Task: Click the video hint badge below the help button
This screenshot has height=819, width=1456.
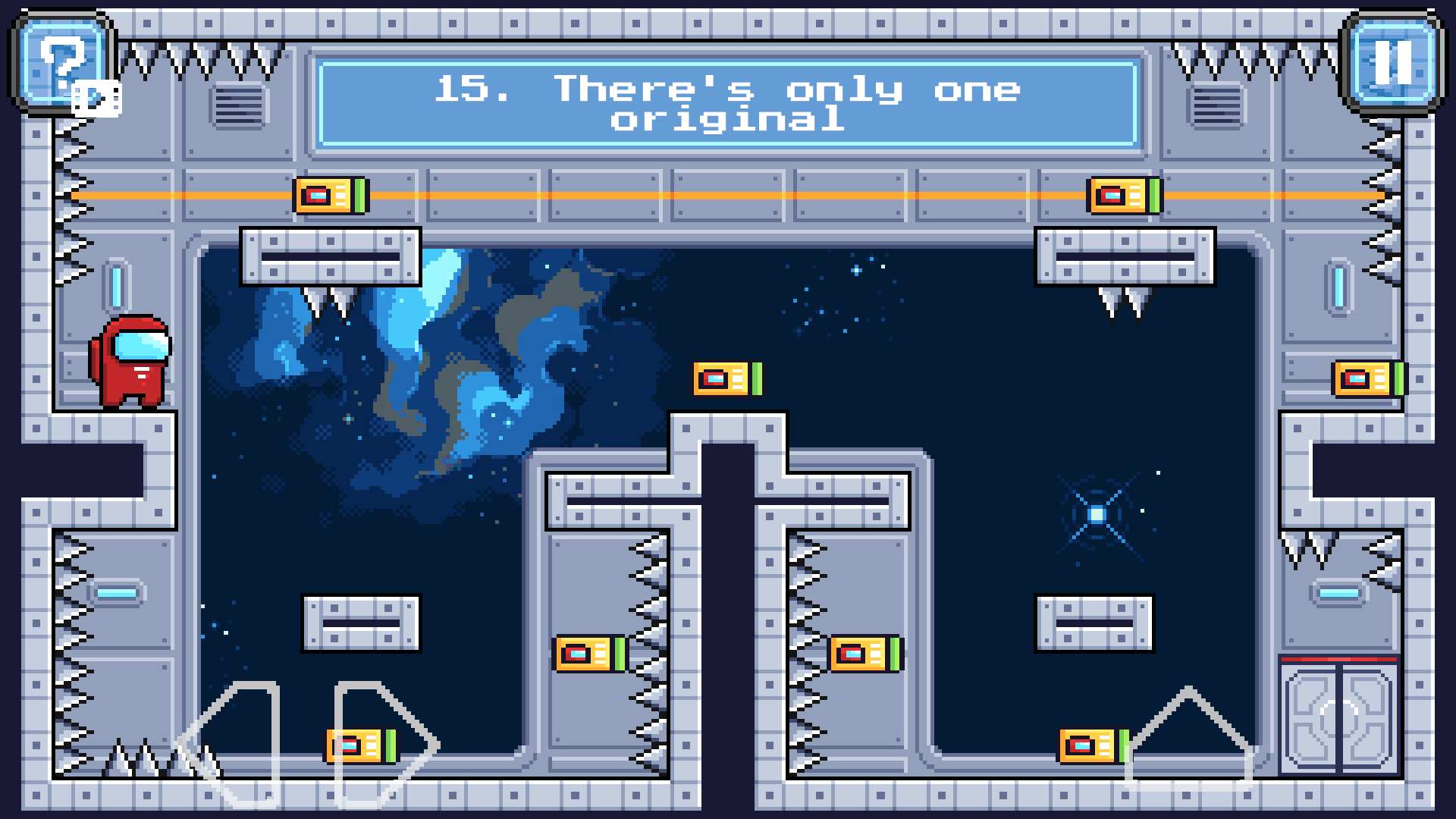Action: point(96,97)
